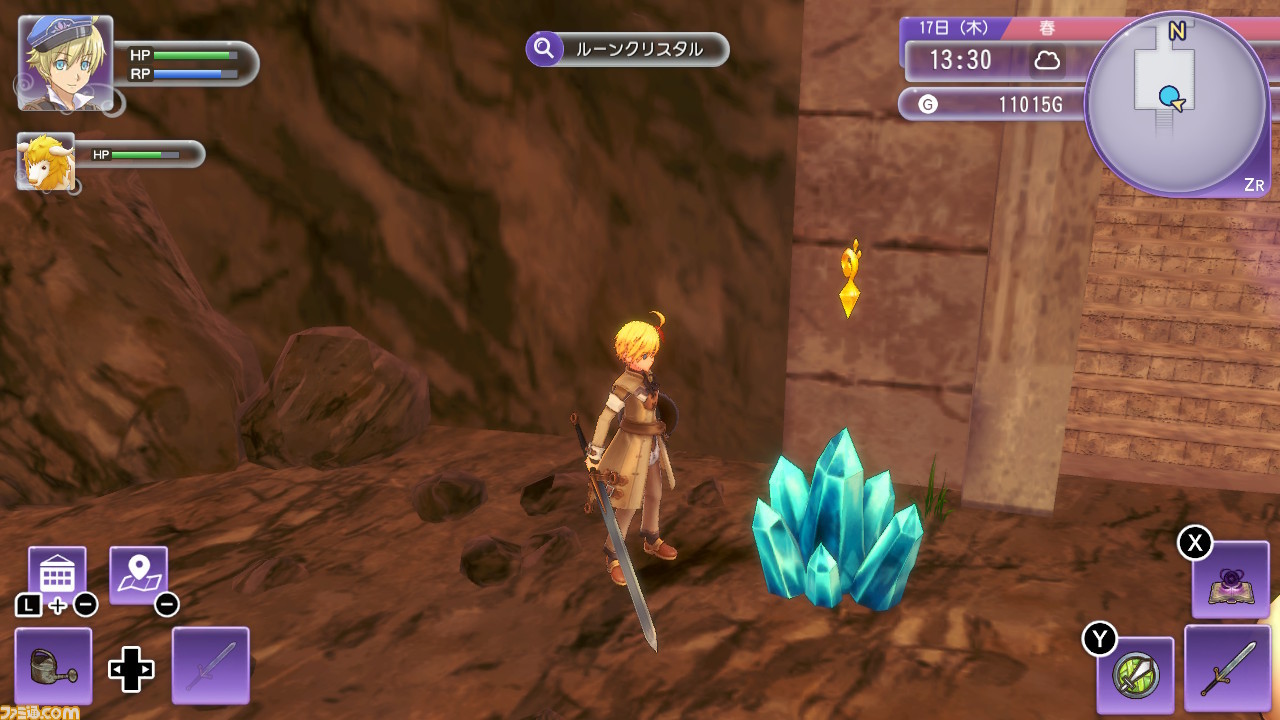Select the blonde hero portrait

pyautogui.click(x=65, y=62)
